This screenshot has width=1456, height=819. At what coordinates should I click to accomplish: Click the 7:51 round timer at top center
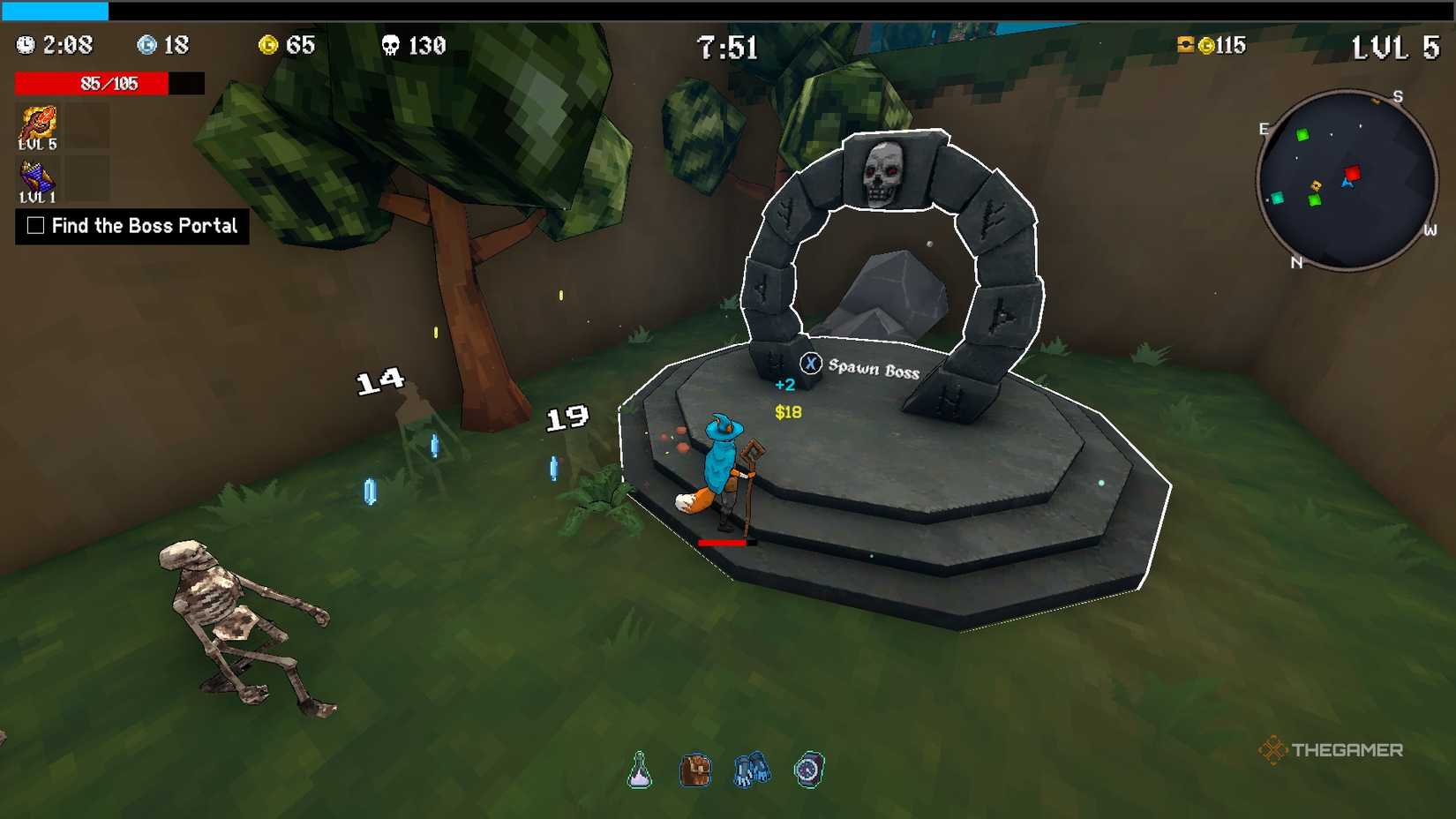(x=726, y=48)
